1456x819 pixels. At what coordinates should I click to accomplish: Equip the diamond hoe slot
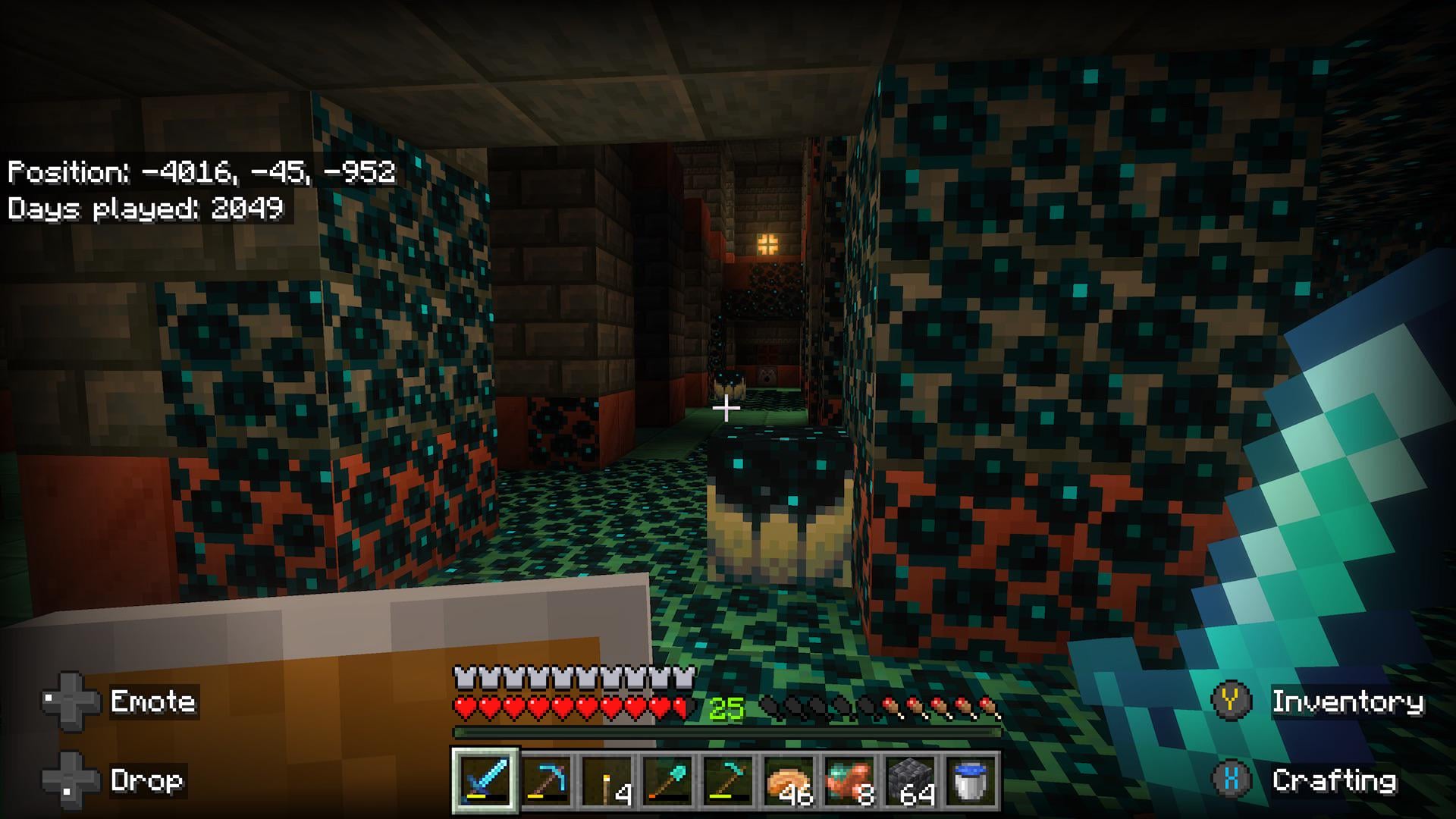(x=728, y=780)
